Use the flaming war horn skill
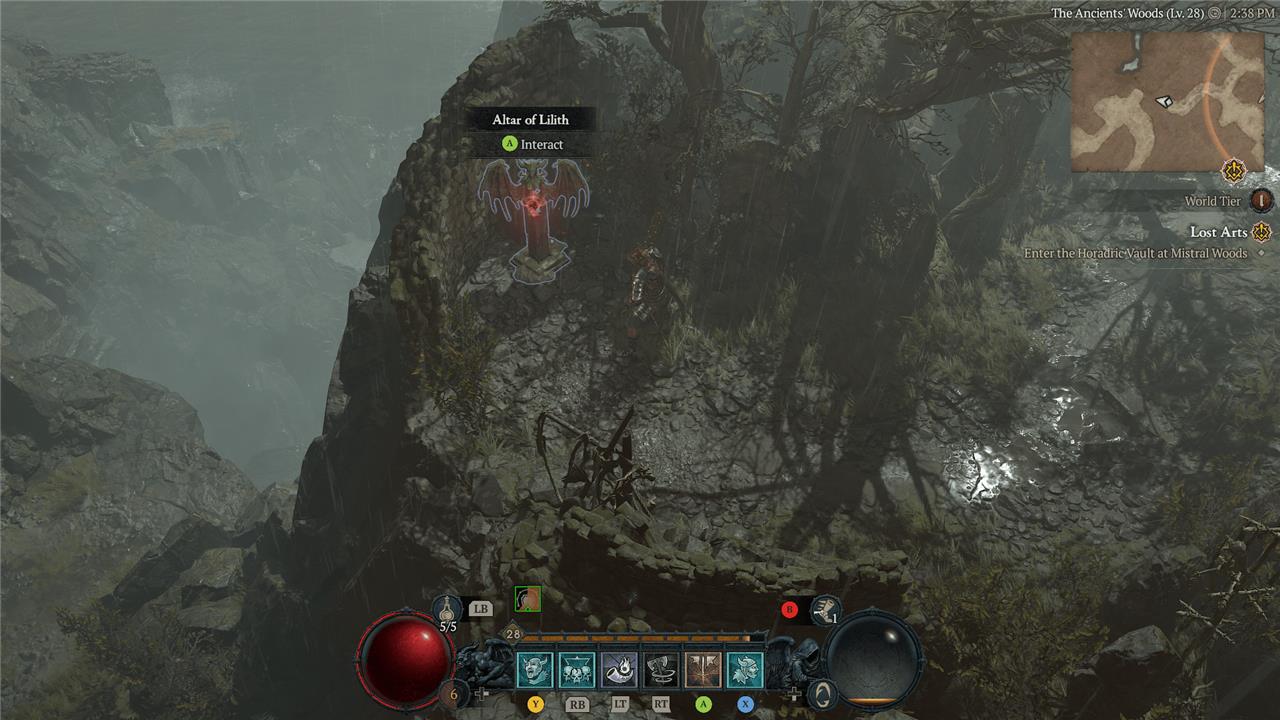Screen dimensions: 1280x720 pos(619,670)
